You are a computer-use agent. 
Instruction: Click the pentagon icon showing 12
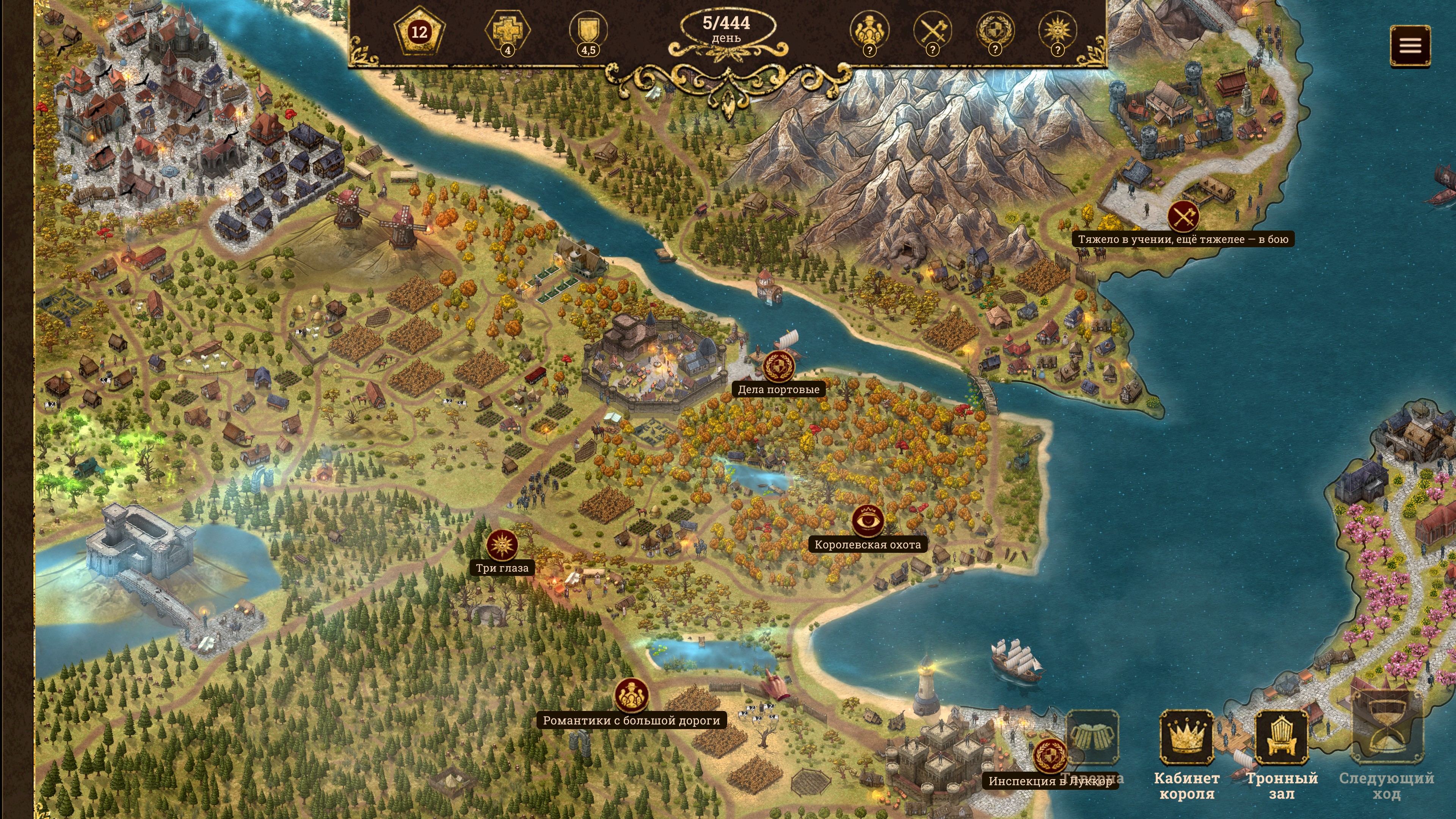click(x=419, y=31)
